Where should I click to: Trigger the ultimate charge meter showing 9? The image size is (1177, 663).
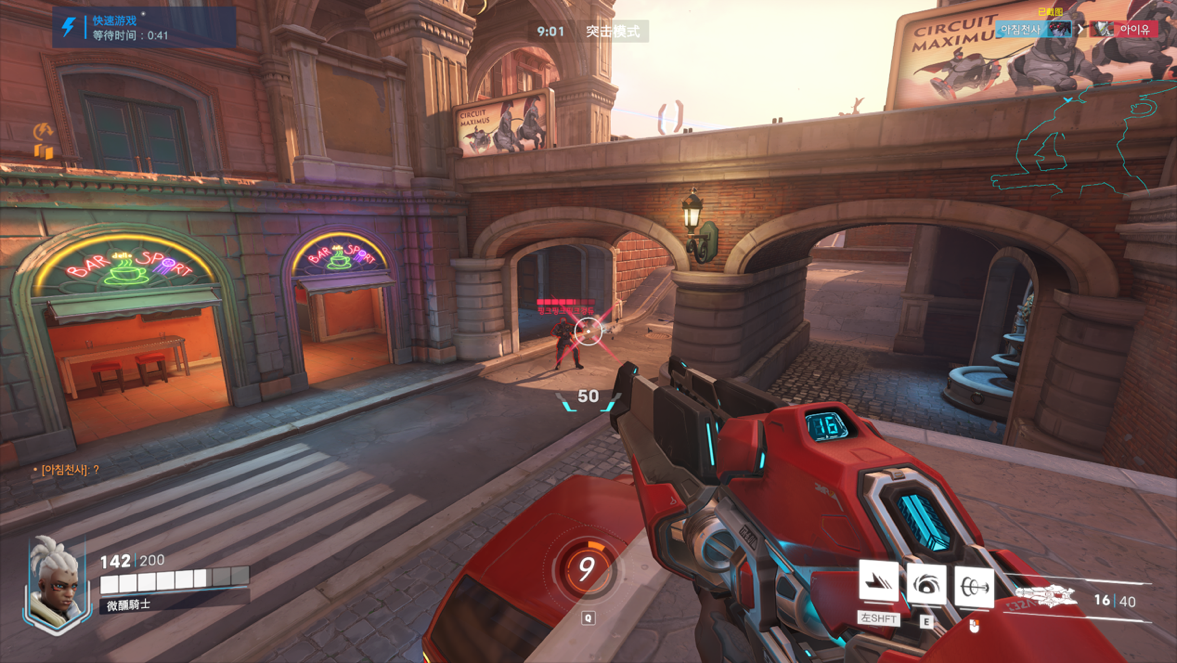[x=587, y=569]
